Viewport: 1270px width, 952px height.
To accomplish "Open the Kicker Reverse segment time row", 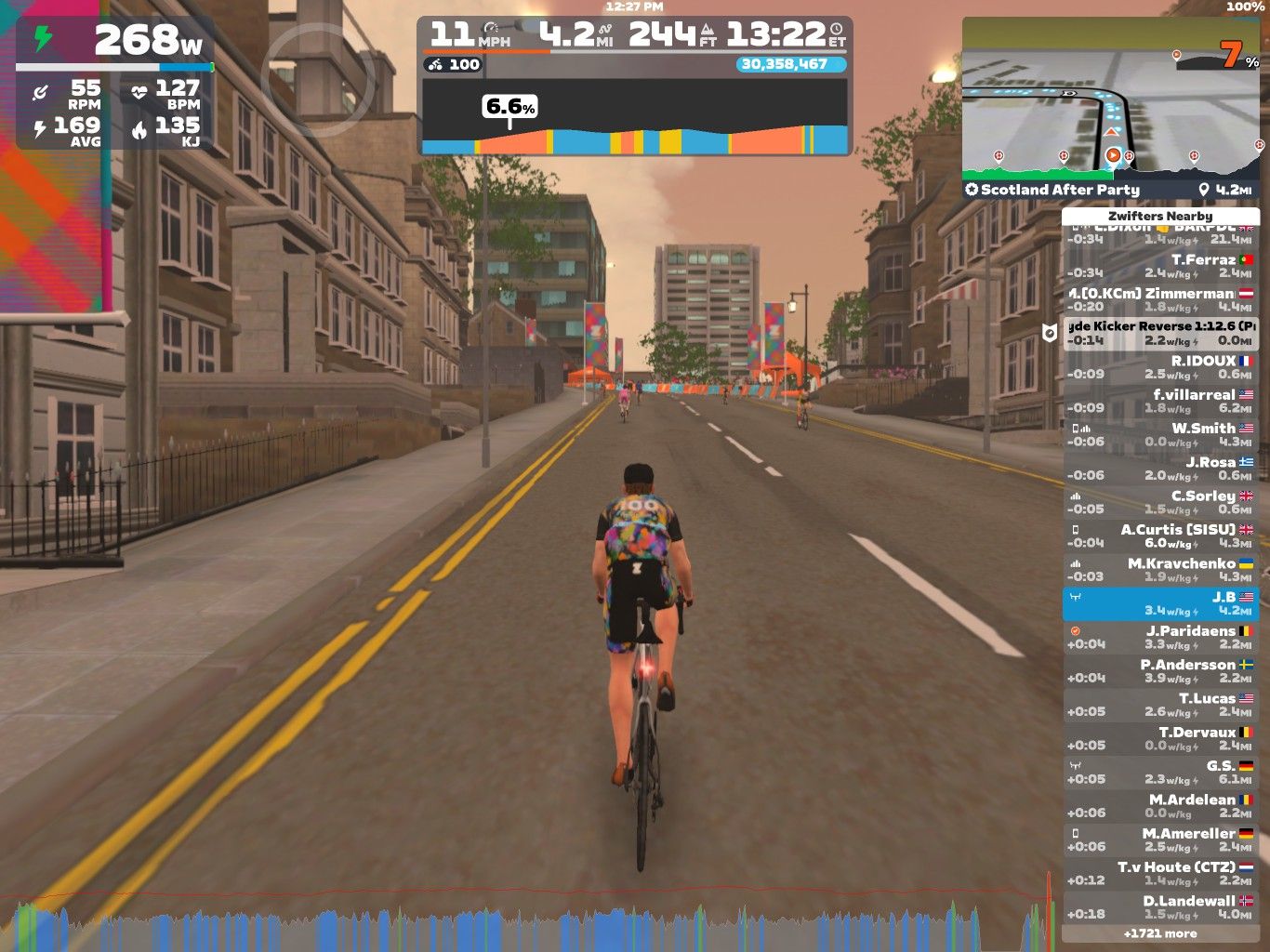I will tap(1159, 333).
